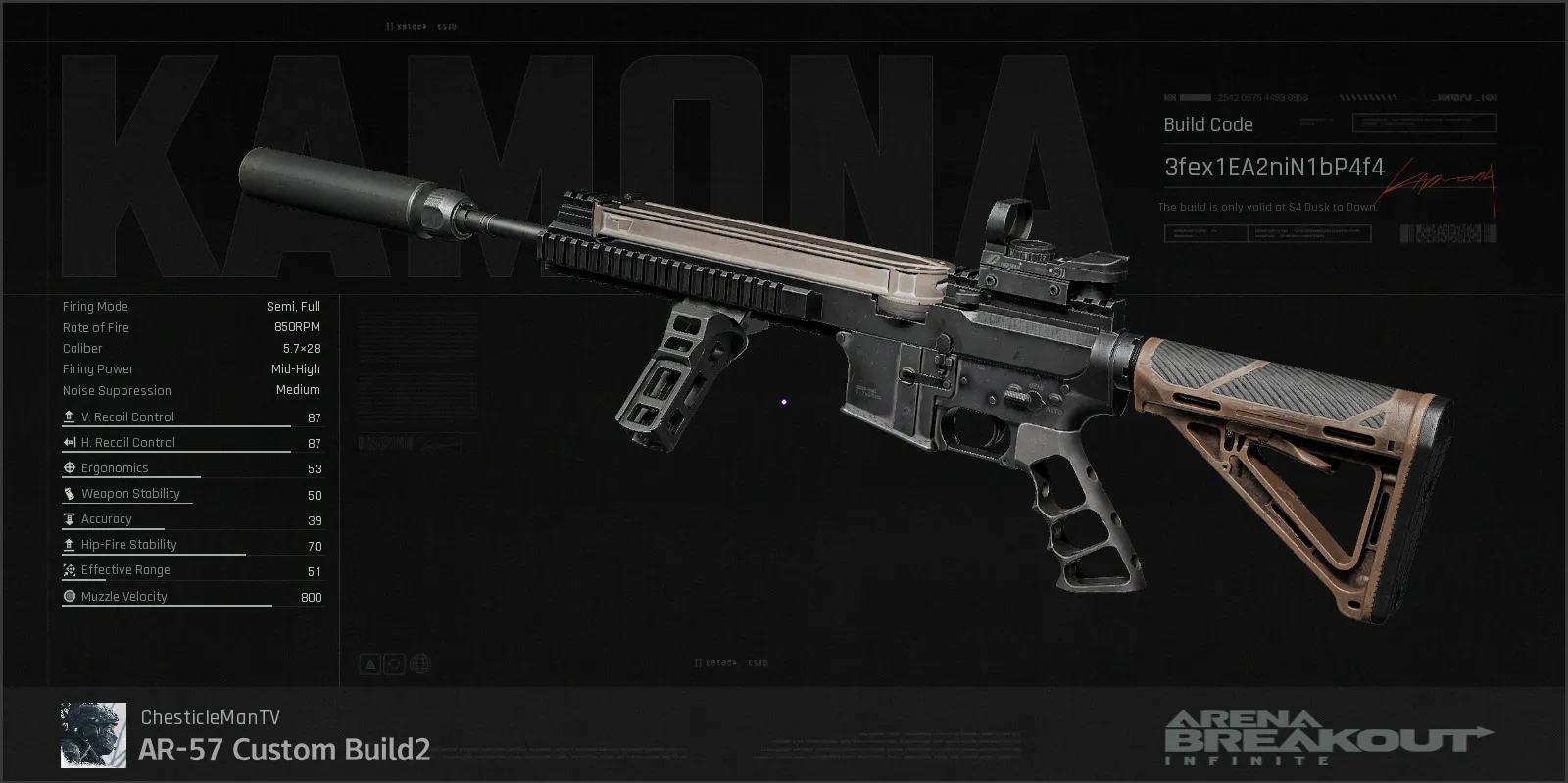
Task: Switch Noise Suppression setting from Medium
Action: 297,390
